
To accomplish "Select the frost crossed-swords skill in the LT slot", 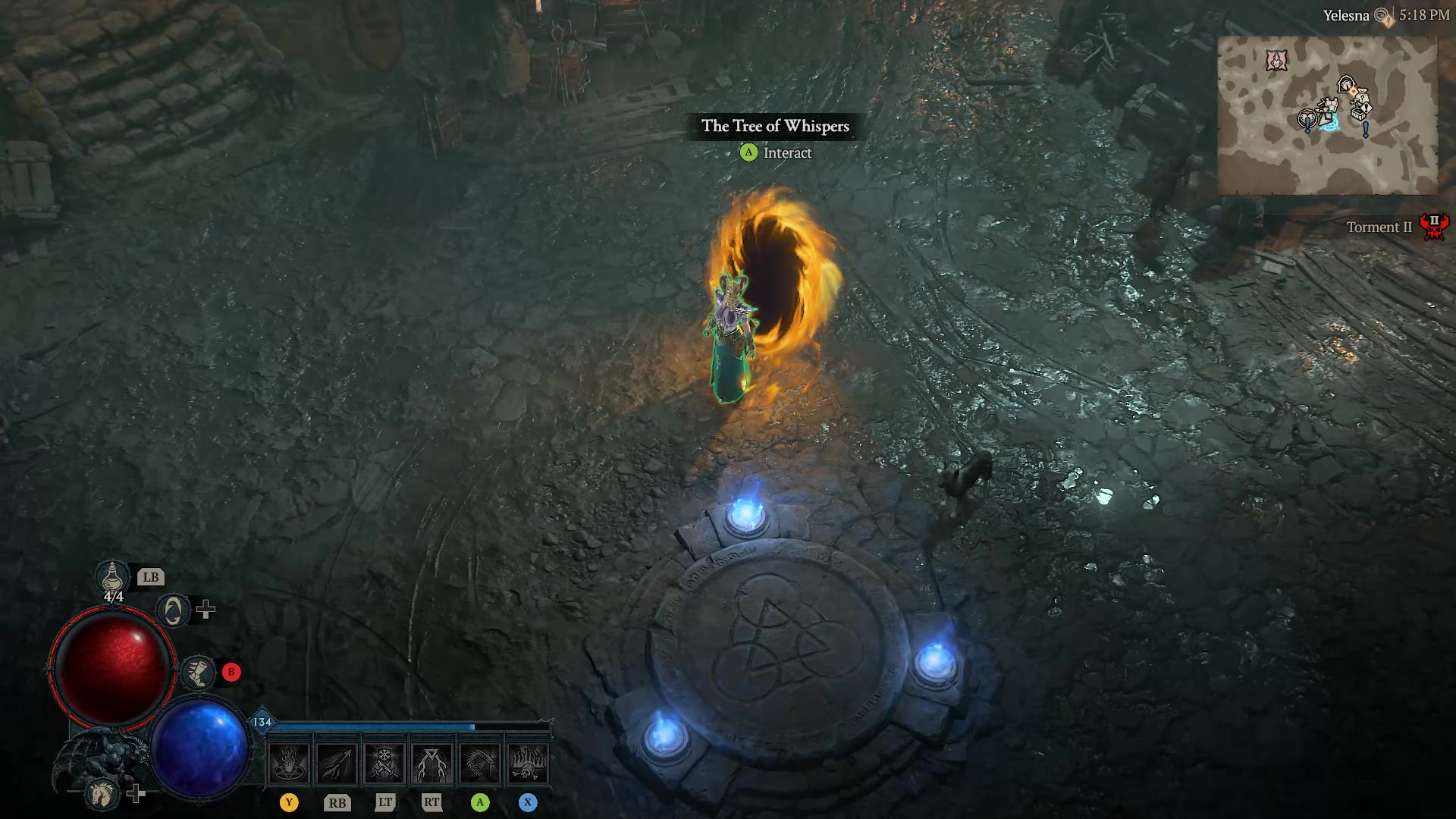I will (385, 764).
